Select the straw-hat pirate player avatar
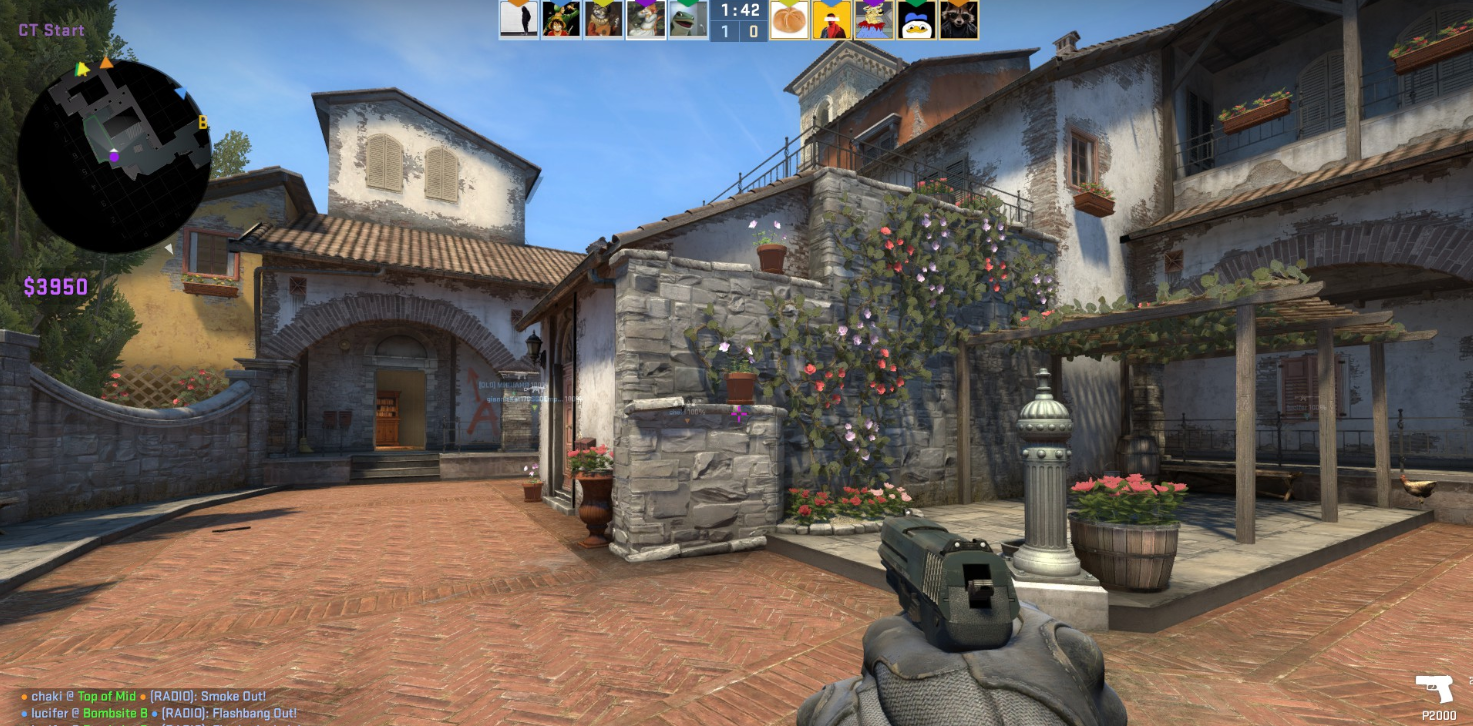The height and width of the screenshot is (726, 1473). click(561, 20)
